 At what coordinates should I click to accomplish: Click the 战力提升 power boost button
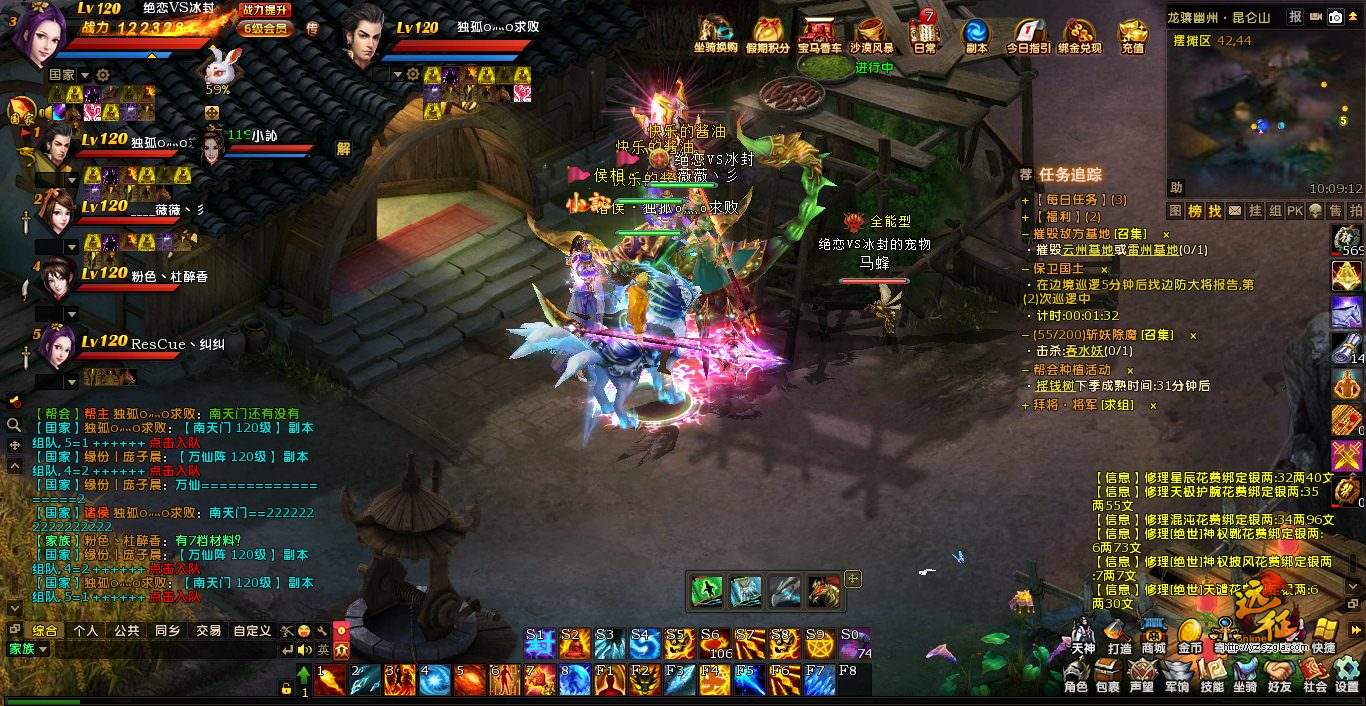point(266,9)
